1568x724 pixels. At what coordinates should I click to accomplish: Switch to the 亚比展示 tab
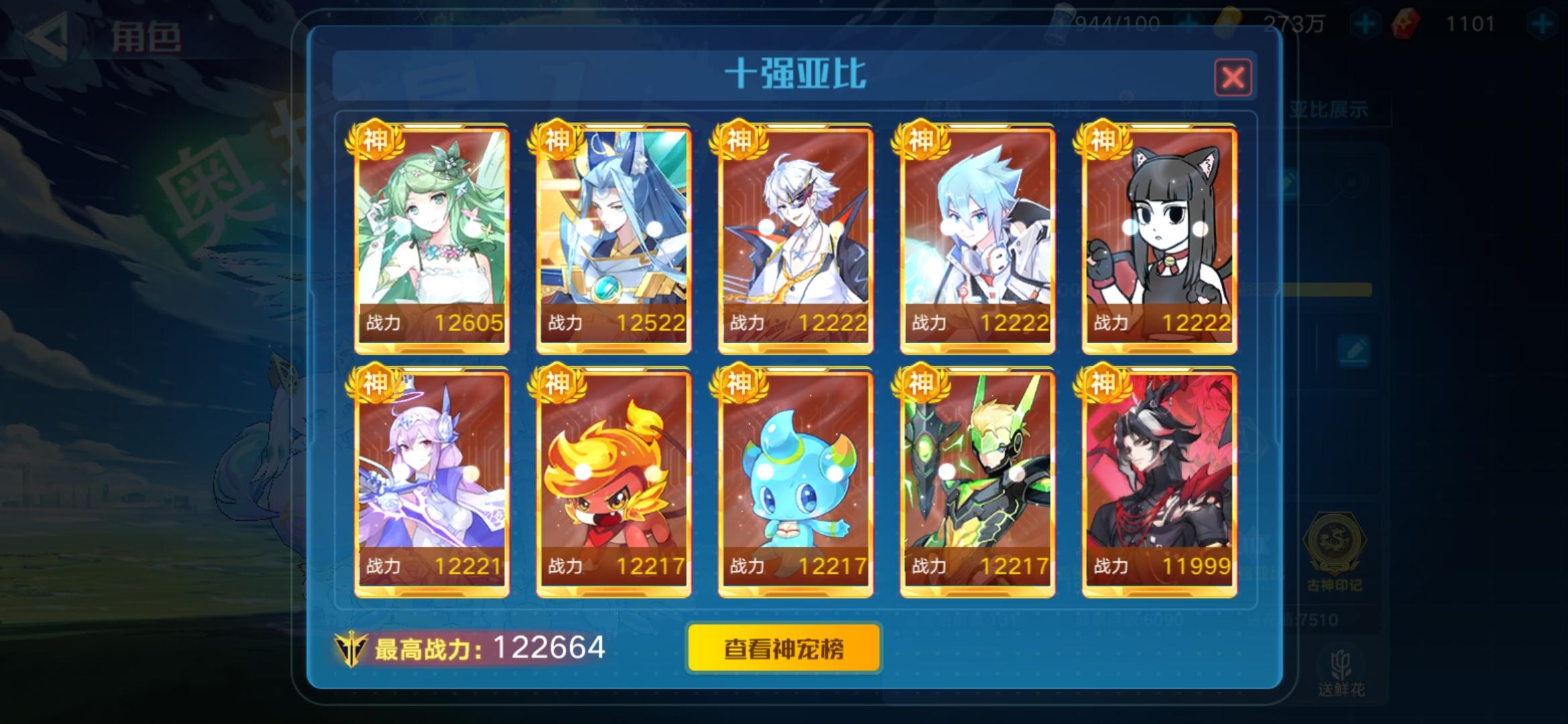1329,109
